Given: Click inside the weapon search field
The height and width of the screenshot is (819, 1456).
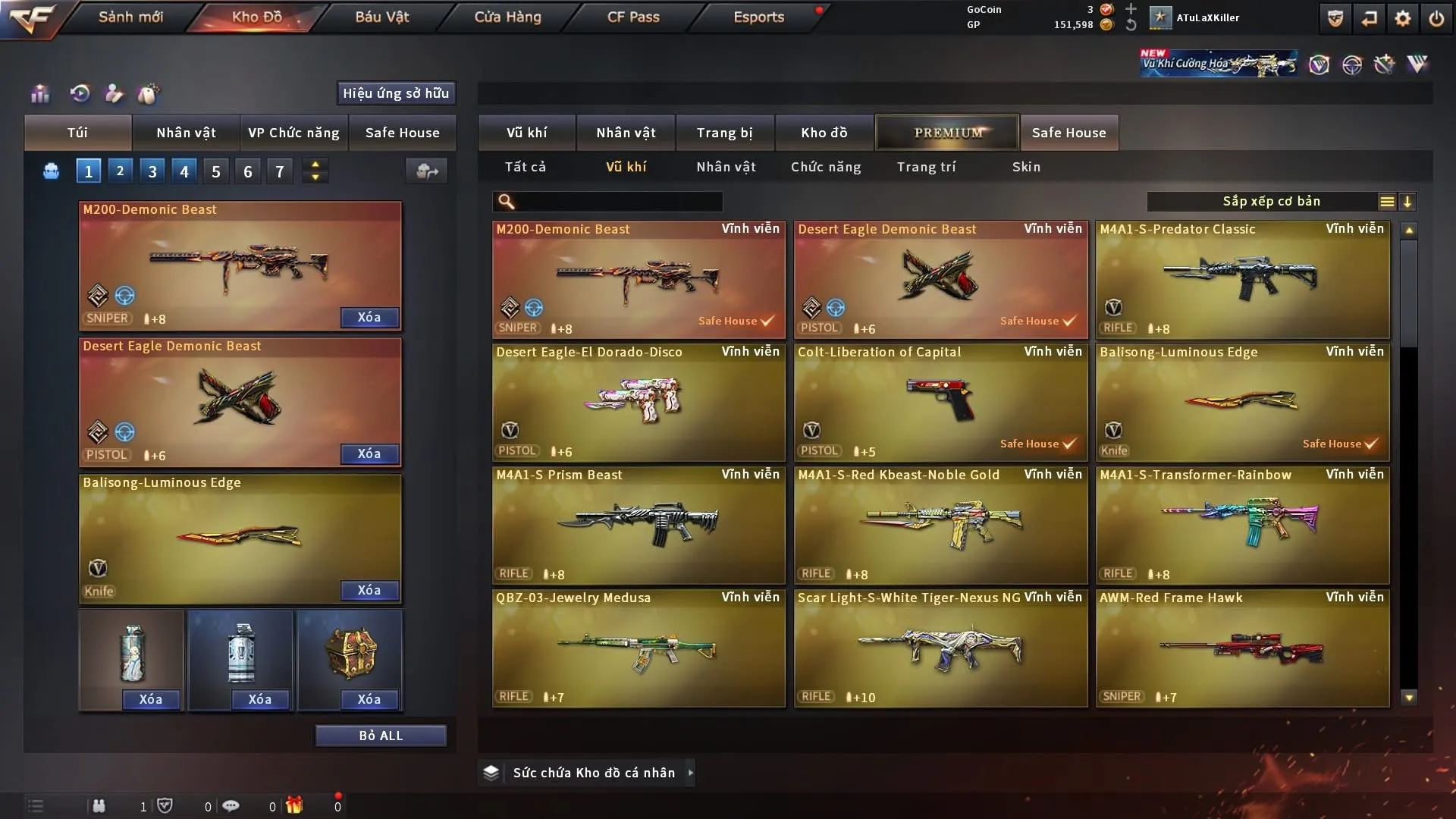Looking at the screenshot, I should 607,202.
